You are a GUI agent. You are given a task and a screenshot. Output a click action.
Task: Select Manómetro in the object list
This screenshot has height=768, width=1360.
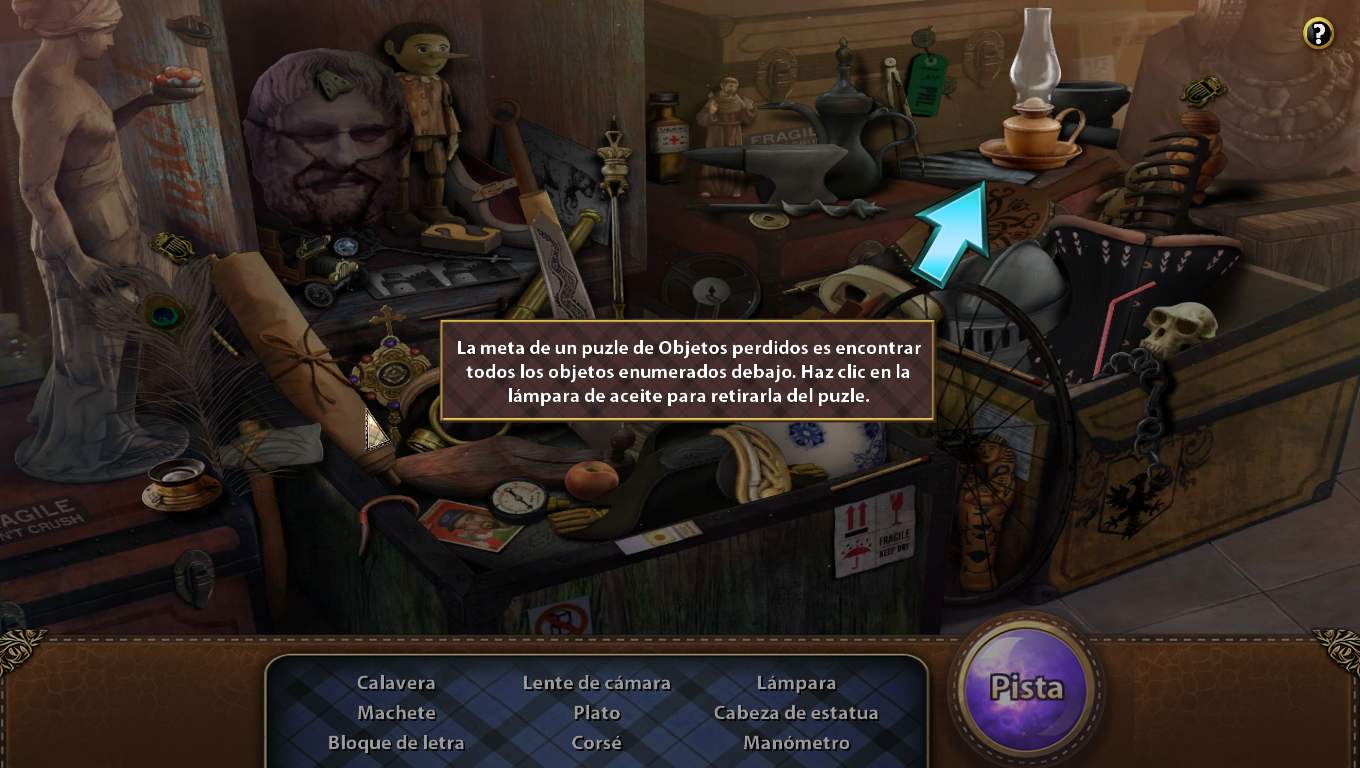796,743
